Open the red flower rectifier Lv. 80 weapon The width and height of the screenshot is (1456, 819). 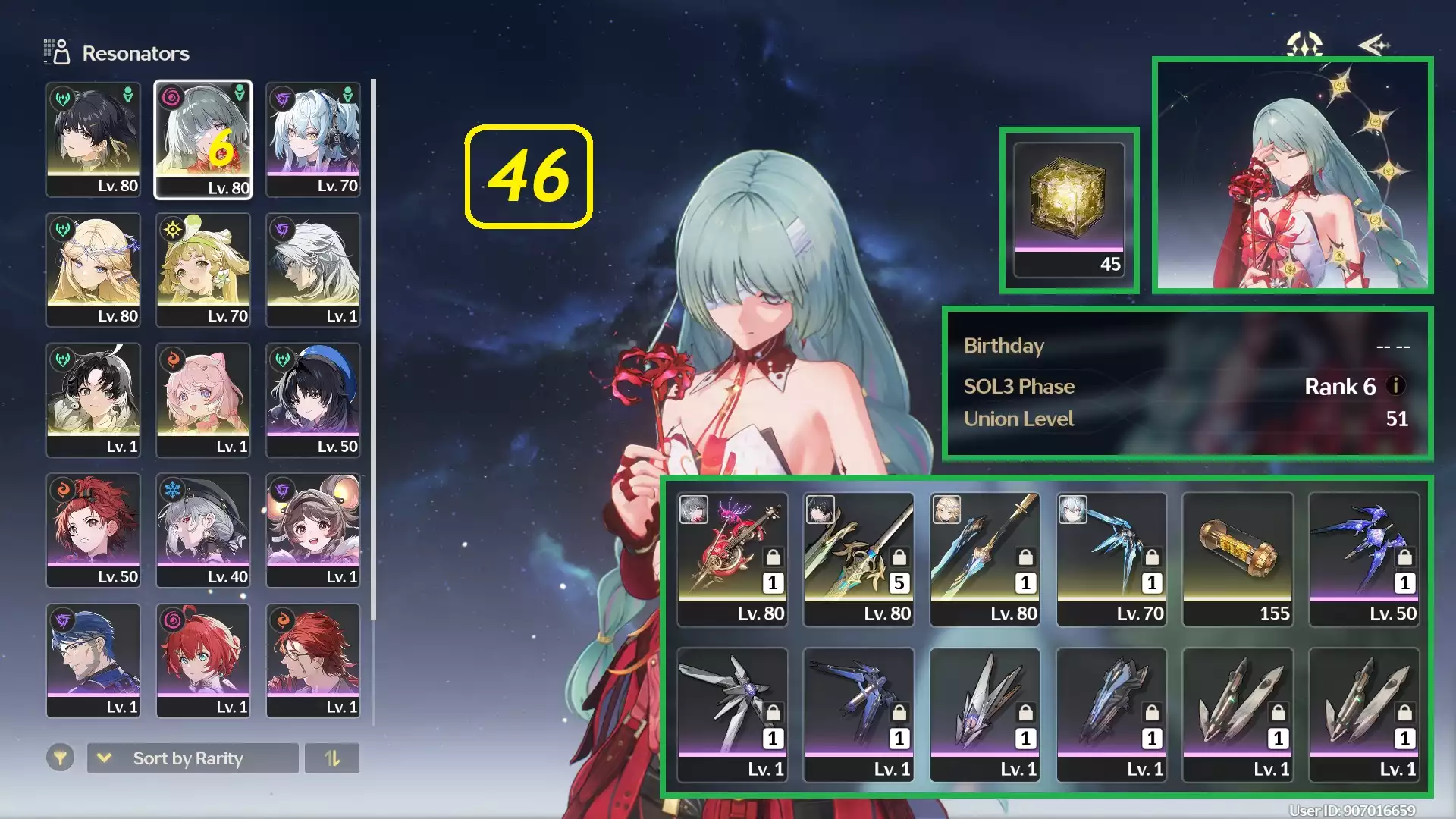point(733,560)
